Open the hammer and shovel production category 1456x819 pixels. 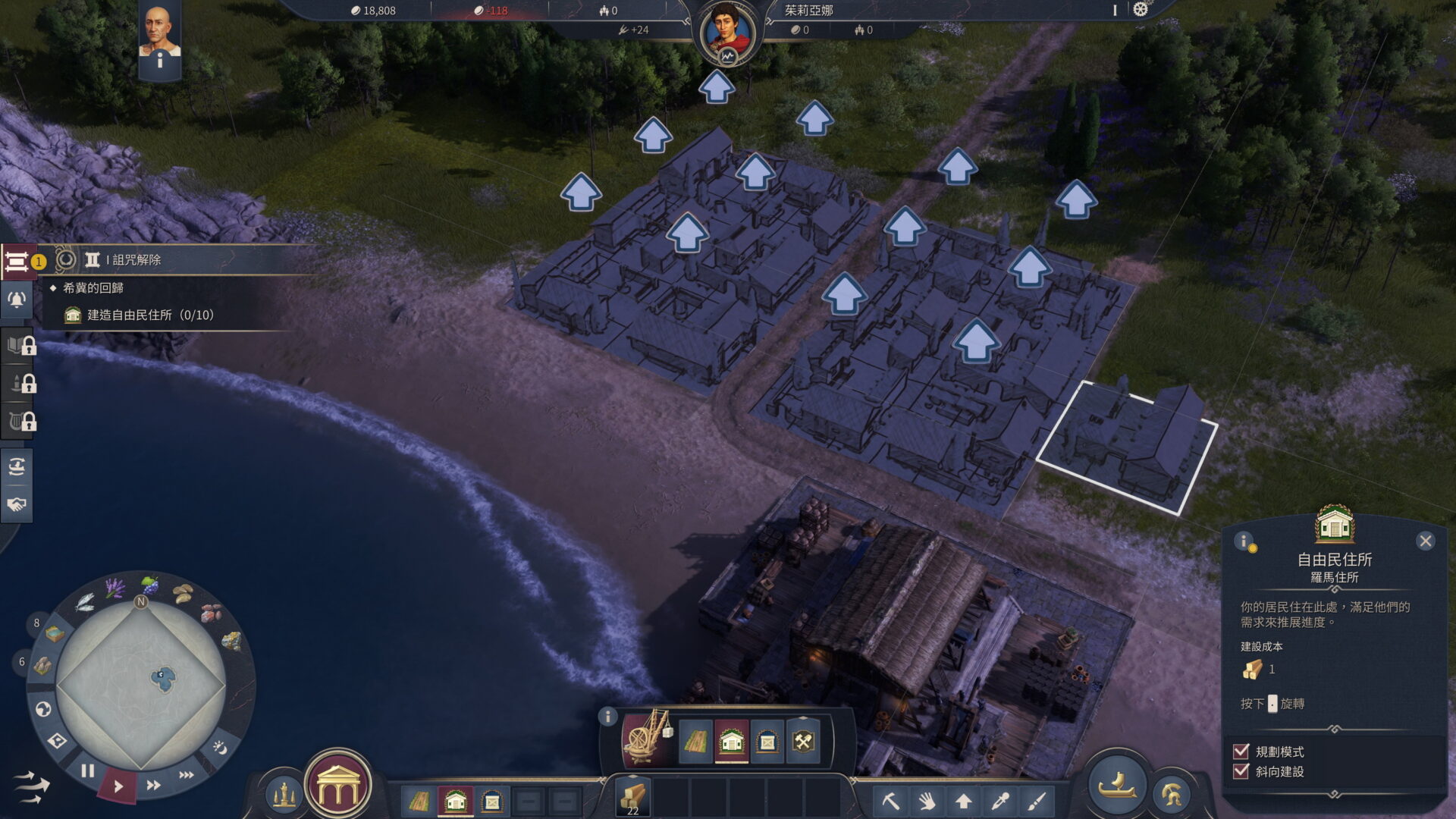803,741
